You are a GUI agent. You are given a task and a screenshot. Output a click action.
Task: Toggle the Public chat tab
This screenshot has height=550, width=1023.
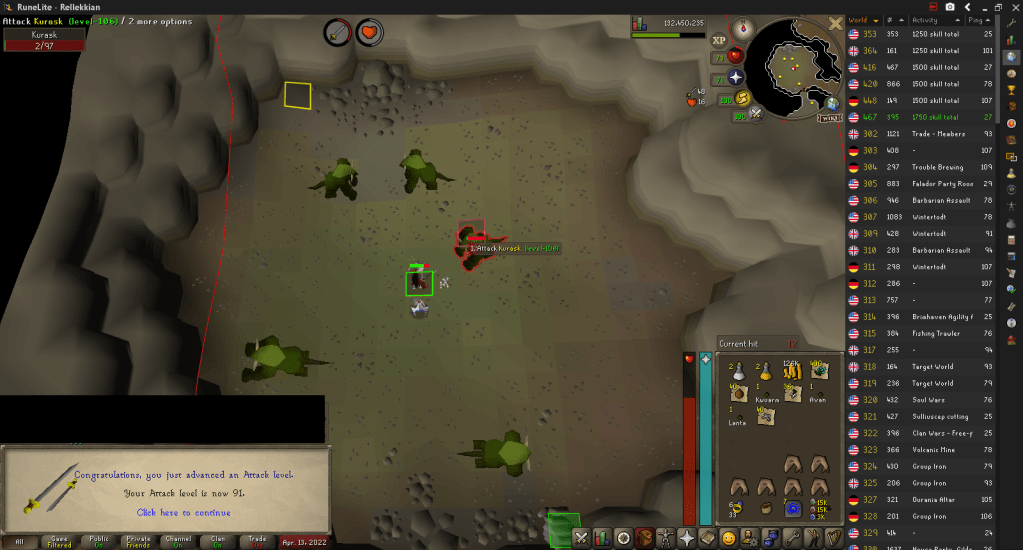click(x=99, y=541)
